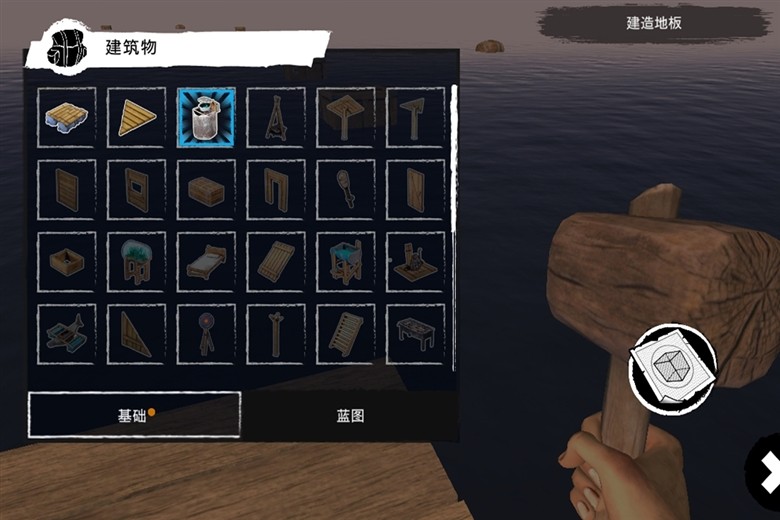The height and width of the screenshot is (520, 780).
Task: Pick the wooden door-frame arch building piece
Action: (276, 189)
